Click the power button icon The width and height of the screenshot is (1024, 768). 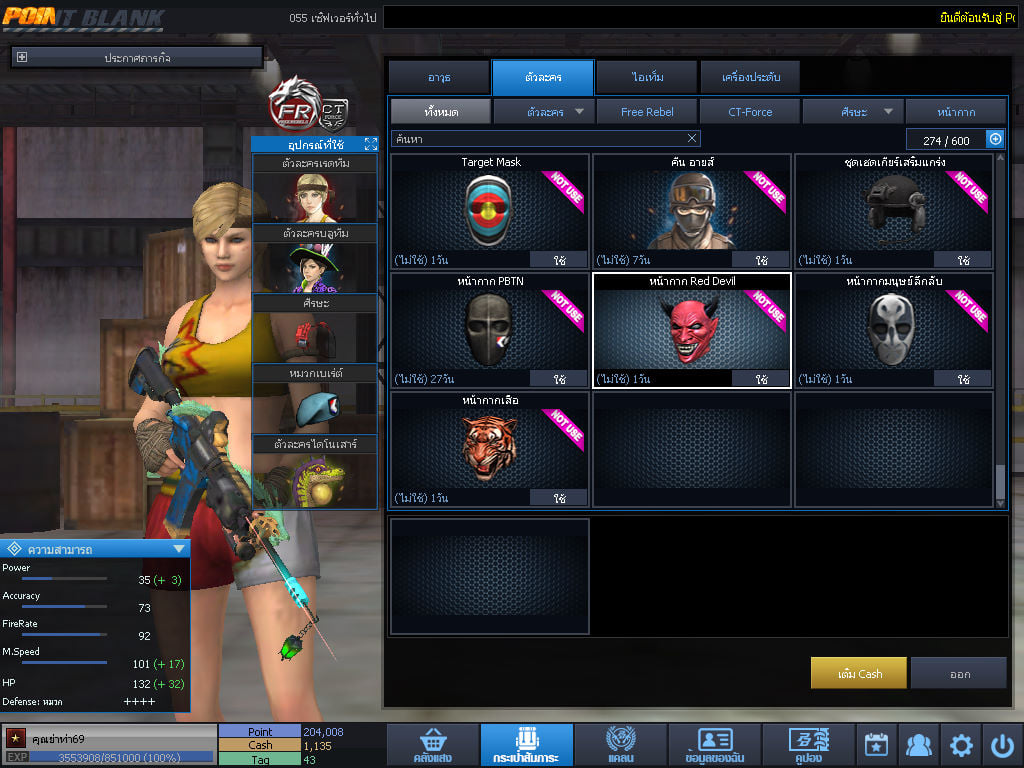point(1002,745)
